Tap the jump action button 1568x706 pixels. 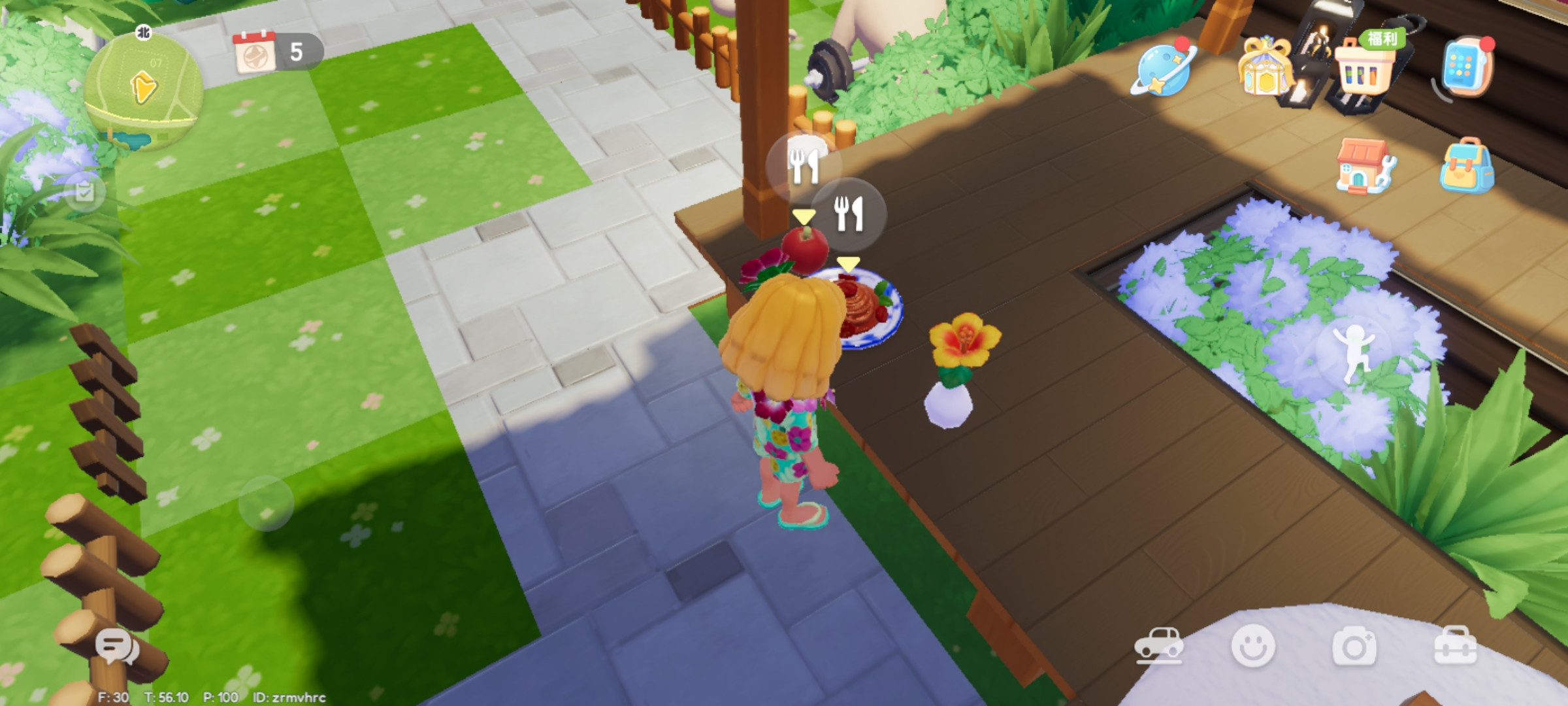[1354, 353]
